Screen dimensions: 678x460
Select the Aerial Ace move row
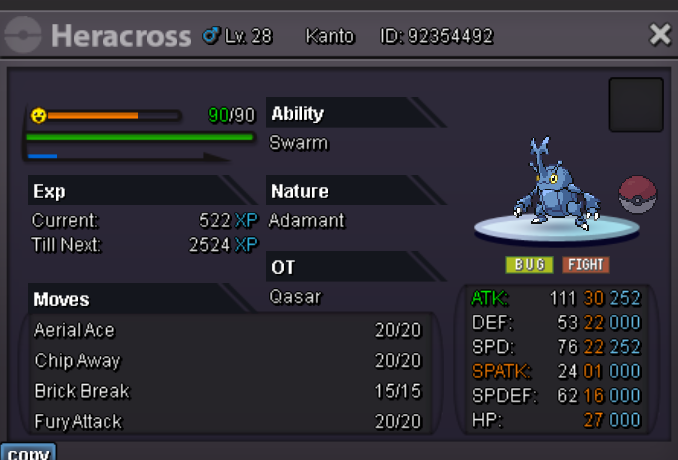pyautogui.click(x=228, y=330)
